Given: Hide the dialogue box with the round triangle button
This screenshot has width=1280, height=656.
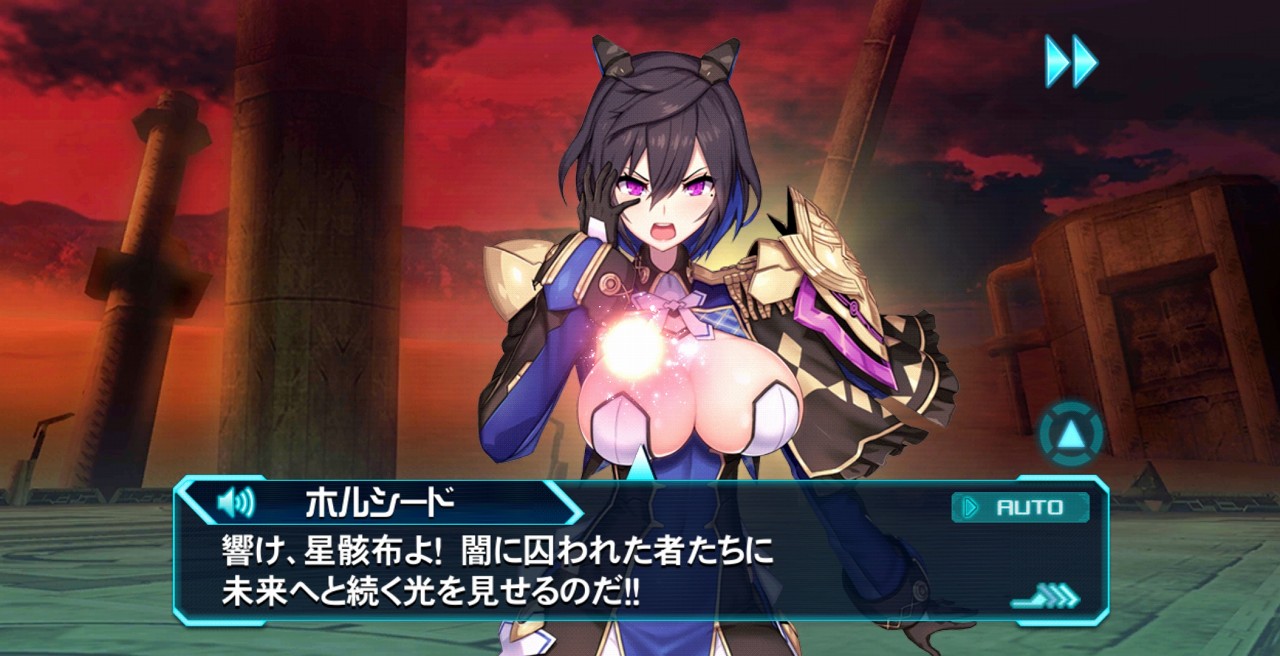Looking at the screenshot, I should [x=1071, y=434].
